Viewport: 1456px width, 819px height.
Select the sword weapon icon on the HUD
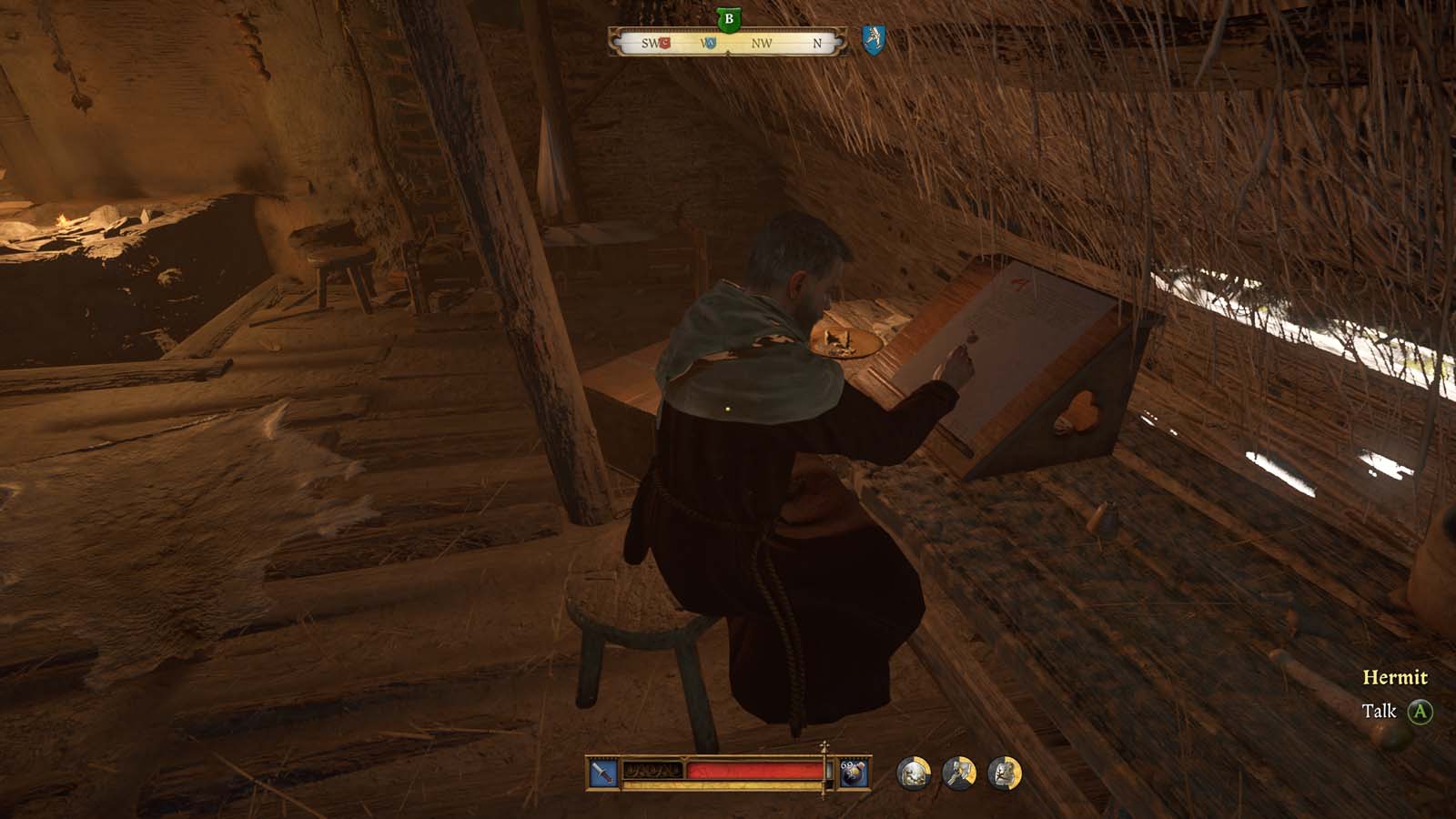coord(600,773)
